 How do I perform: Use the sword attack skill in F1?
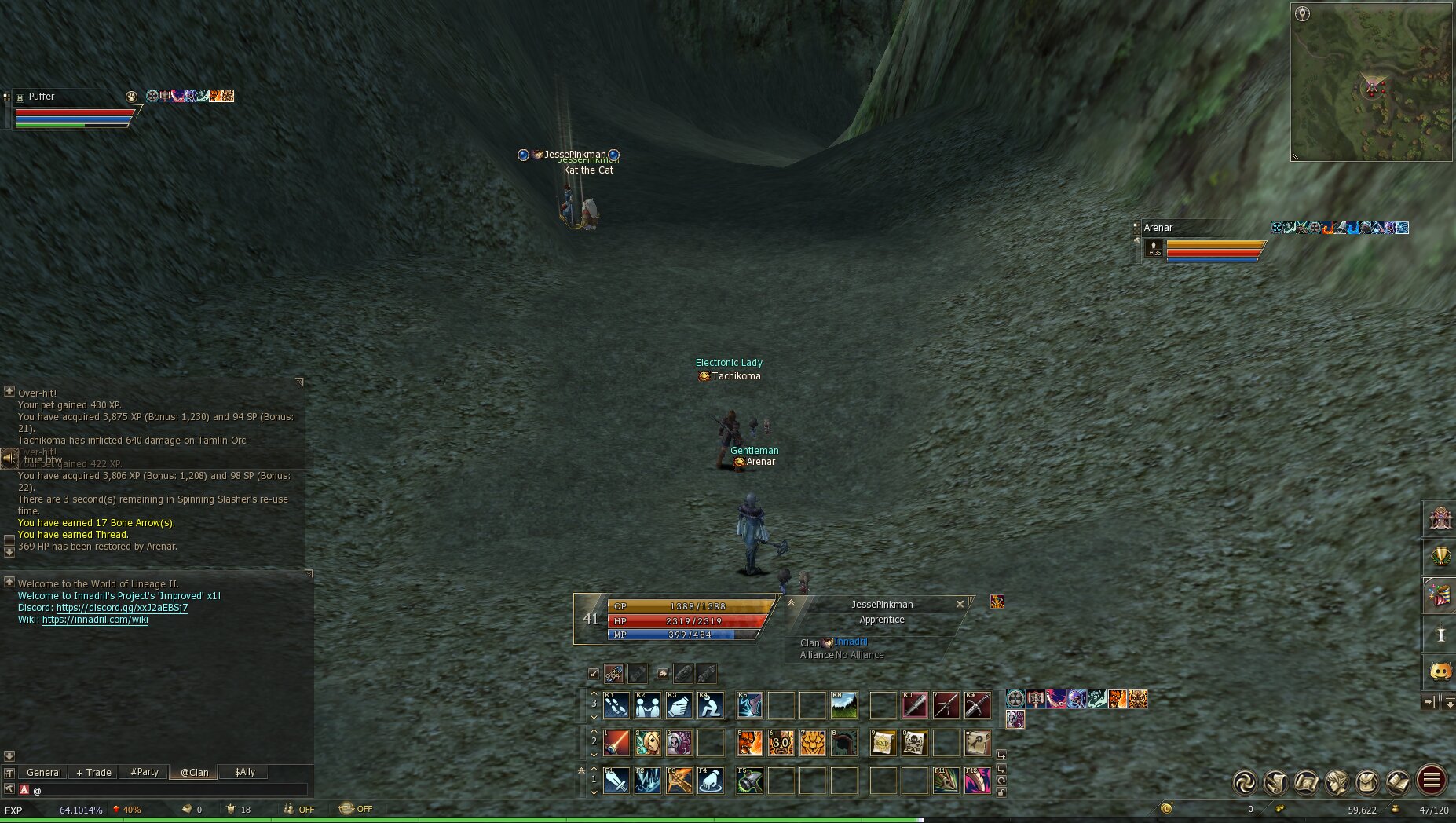click(x=616, y=781)
